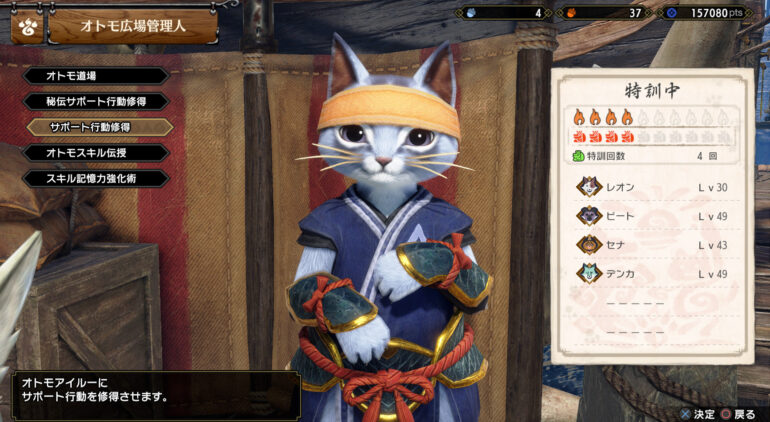This screenshot has height=422, width=770.
Task: Choose ビート Lv 49 in training list
Action: tap(657, 216)
